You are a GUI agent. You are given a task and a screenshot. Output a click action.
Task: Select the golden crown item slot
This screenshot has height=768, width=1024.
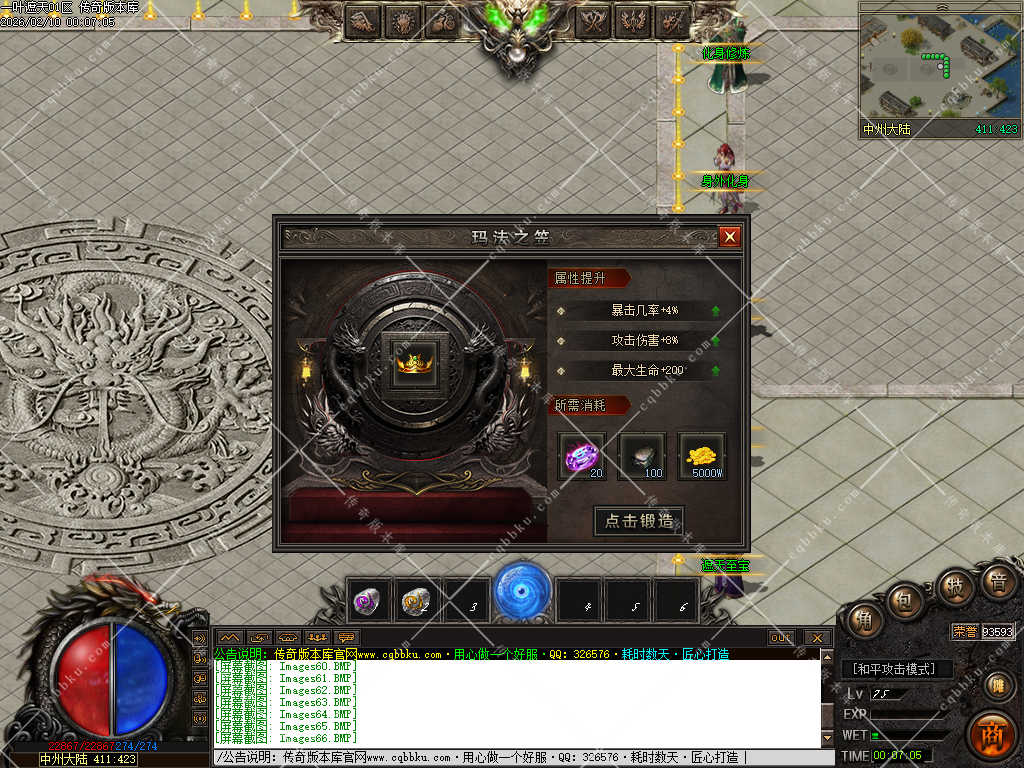413,358
